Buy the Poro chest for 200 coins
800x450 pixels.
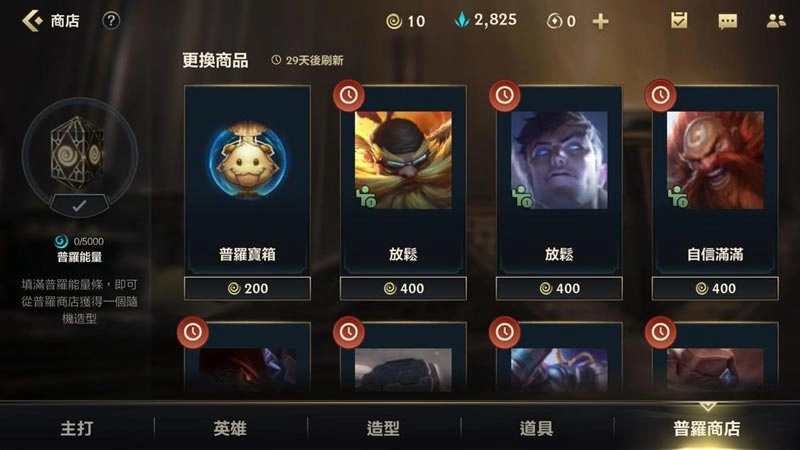pyautogui.click(x=247, y=288)
